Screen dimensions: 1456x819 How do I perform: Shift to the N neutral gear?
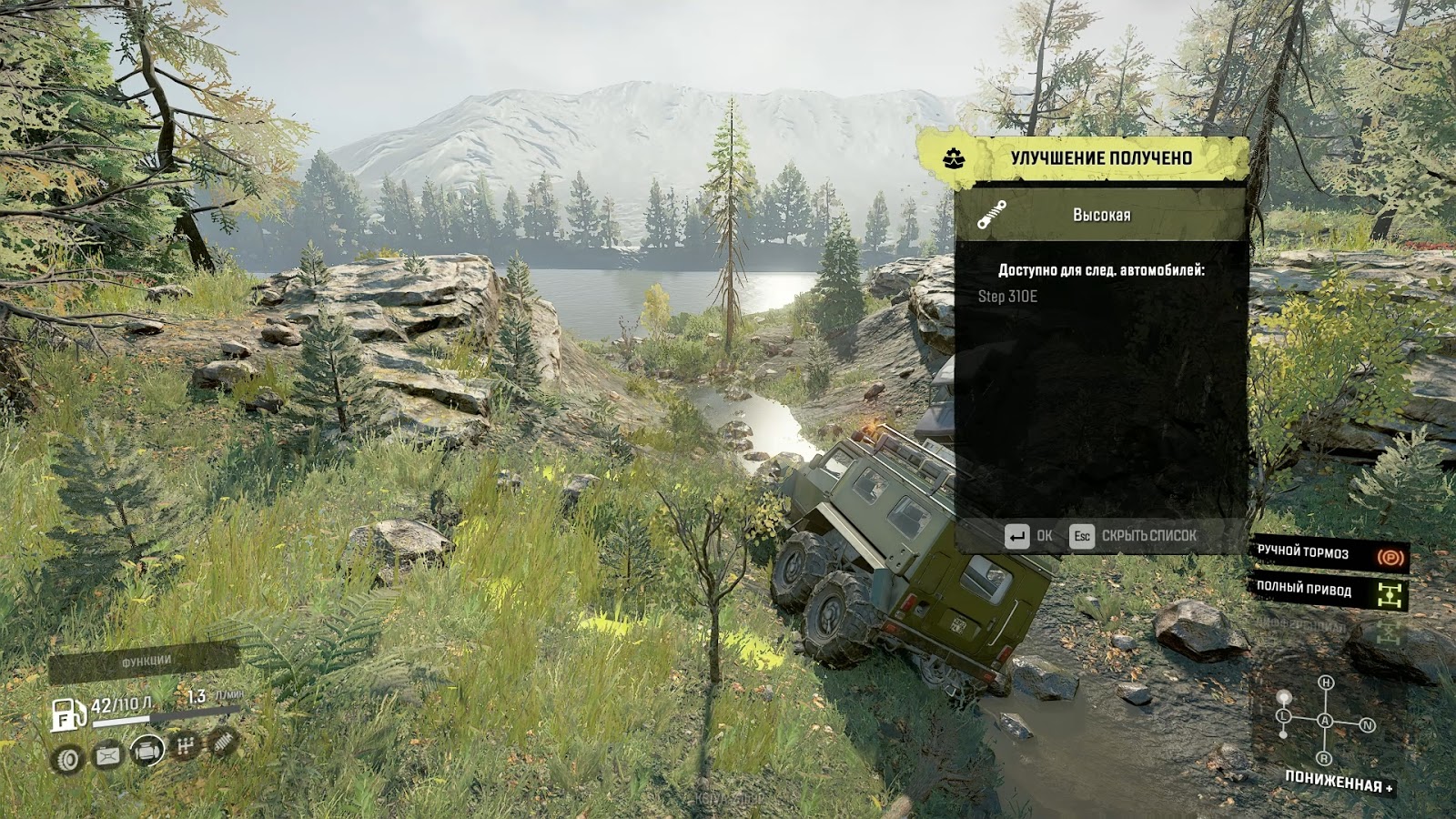coord(1367,725)
